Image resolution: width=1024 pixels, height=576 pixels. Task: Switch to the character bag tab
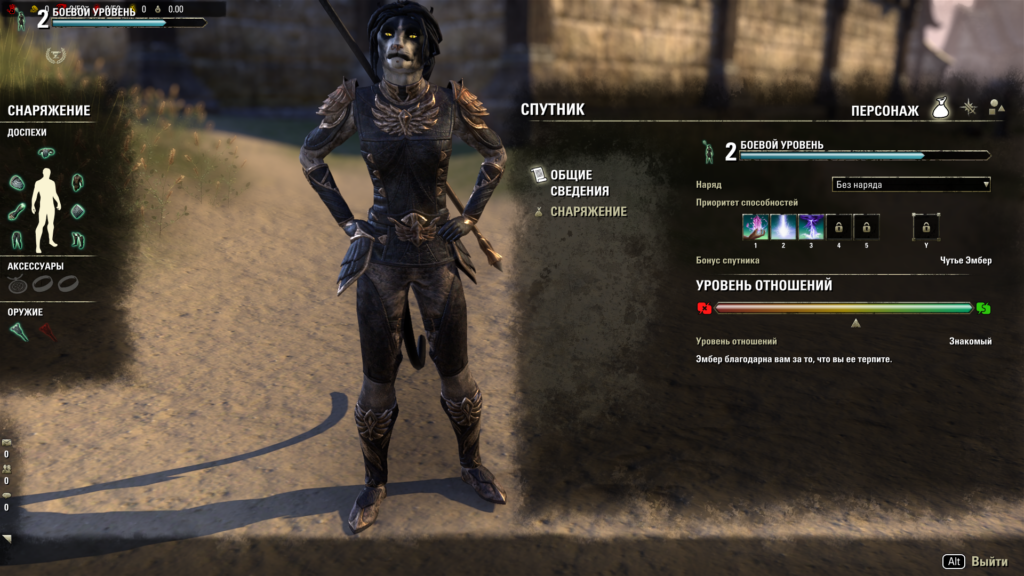[940, 108]
